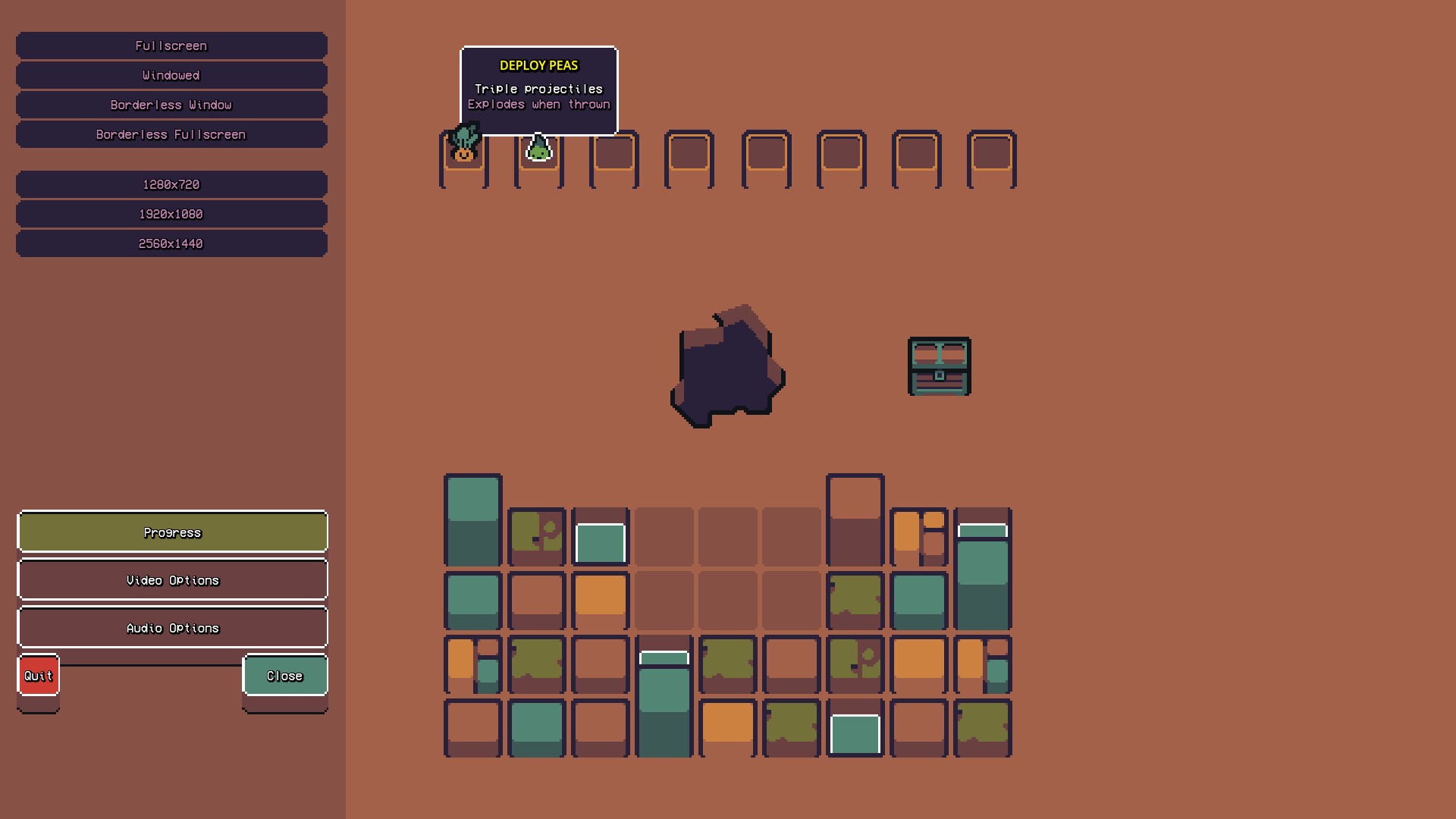Select the Deploy Peas pea pod item
The image size is (1456, 819).
tap(539, 152)
